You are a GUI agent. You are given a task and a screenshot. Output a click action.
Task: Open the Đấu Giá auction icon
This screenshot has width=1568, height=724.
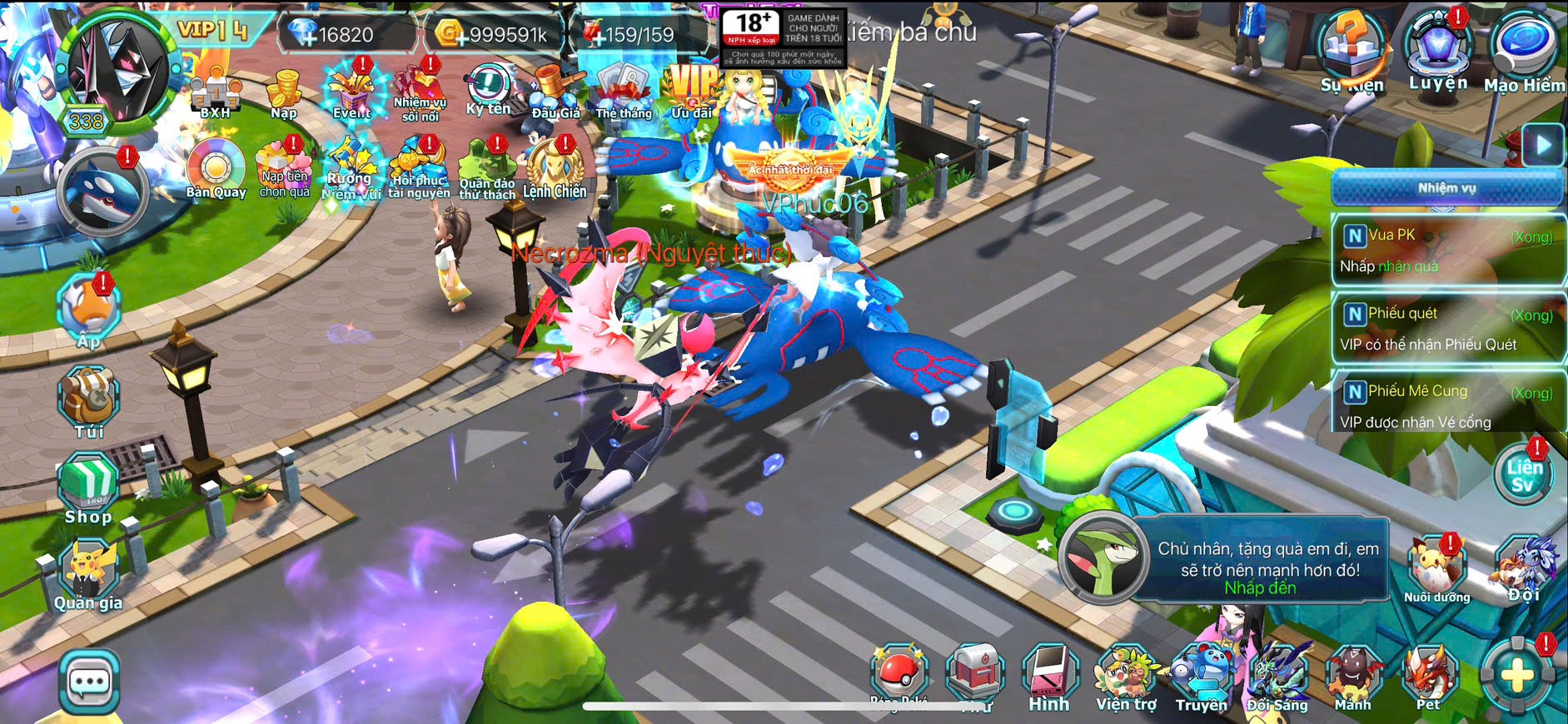tap(555, 92)
